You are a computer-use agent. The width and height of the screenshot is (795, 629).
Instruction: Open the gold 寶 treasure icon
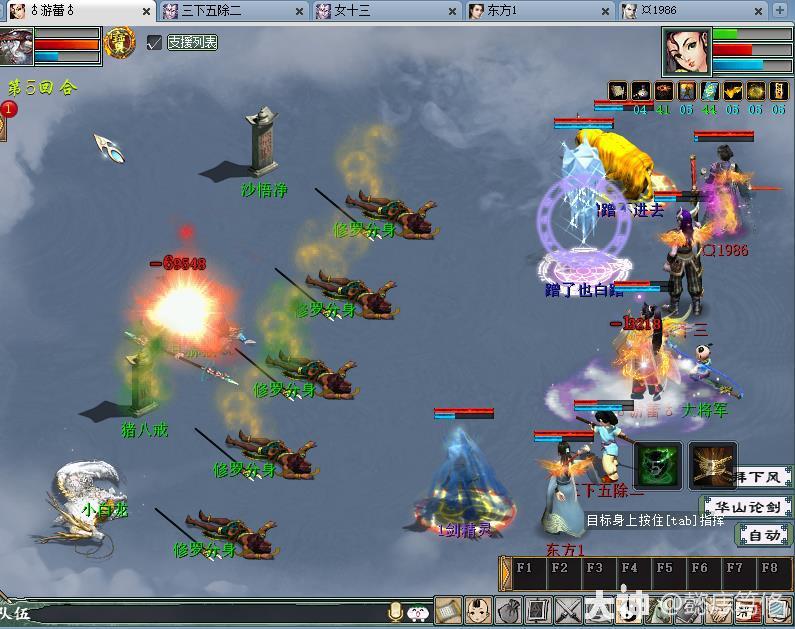coord(120,44)
